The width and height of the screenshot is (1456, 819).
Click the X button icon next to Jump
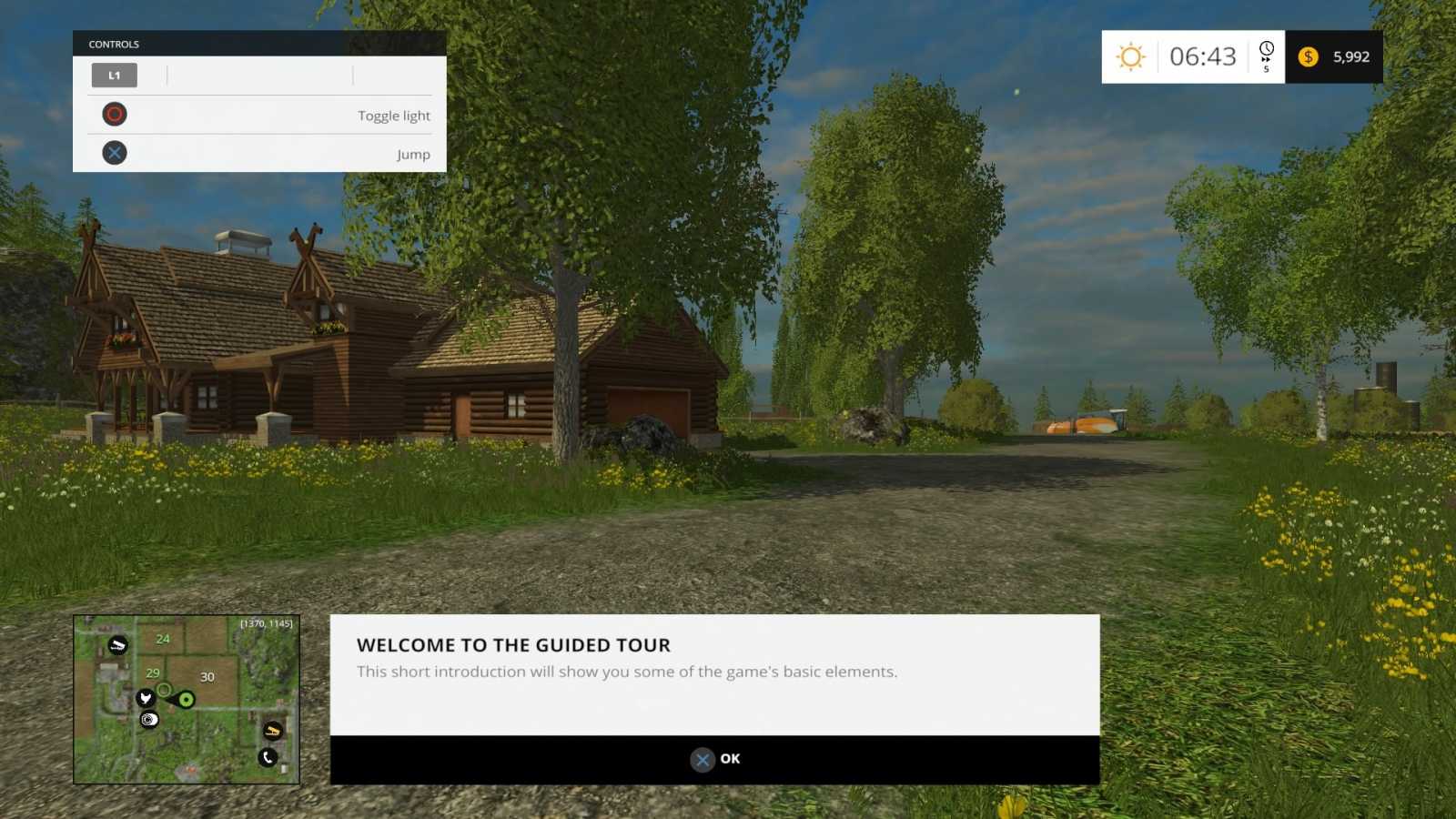pyautogui.click(x=114, y=152)
